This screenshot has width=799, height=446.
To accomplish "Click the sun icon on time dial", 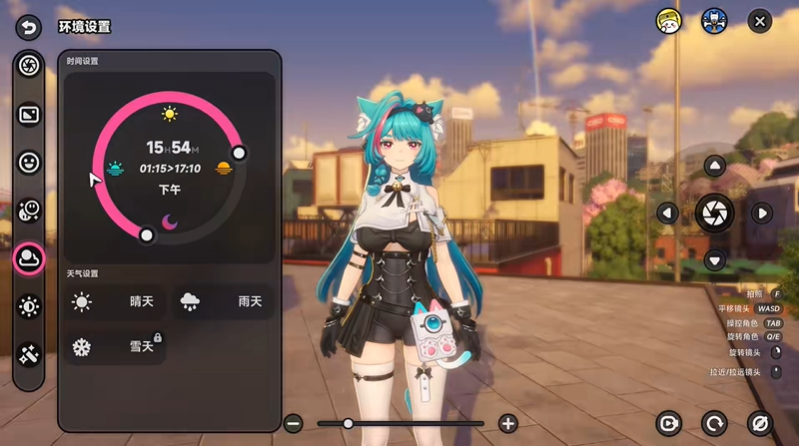I will click(170, 114).
